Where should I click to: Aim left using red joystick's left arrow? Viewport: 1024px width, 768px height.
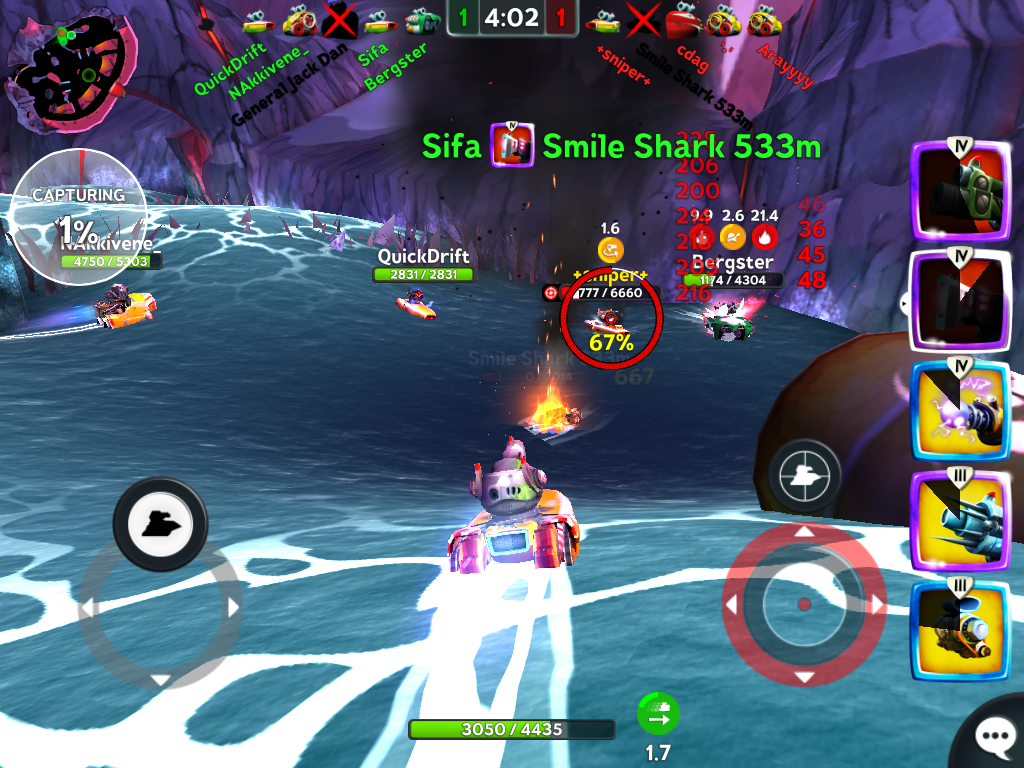[x=731, y=605]
